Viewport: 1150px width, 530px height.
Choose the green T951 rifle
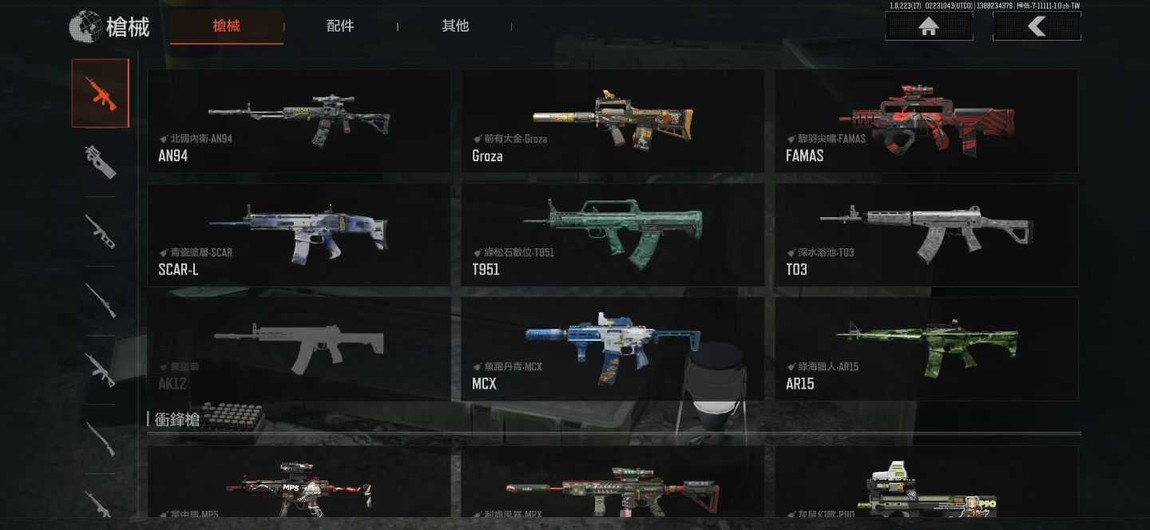tap(612, 234)
